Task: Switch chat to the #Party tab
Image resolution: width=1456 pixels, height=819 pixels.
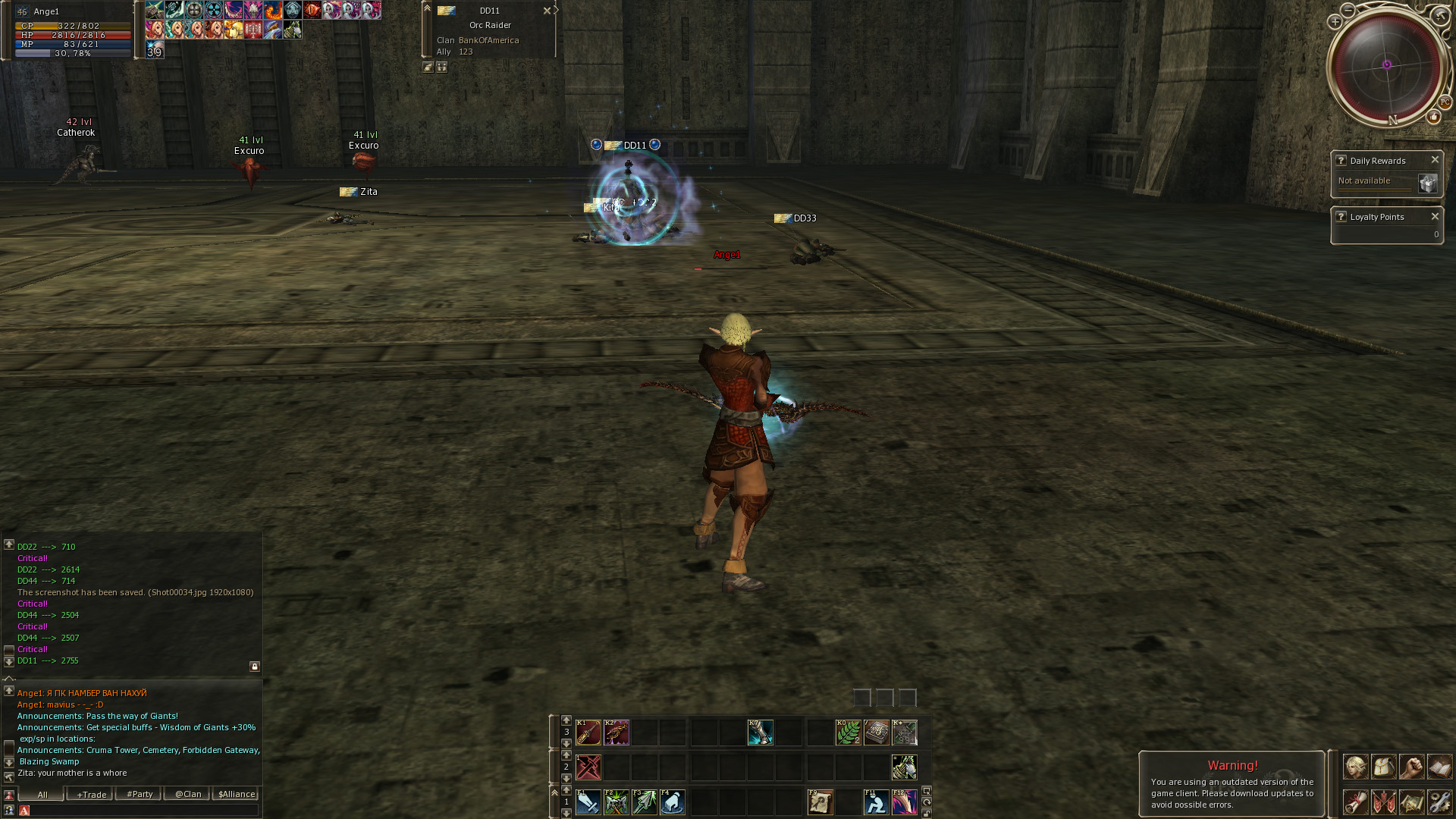Action: pos(140,794)
